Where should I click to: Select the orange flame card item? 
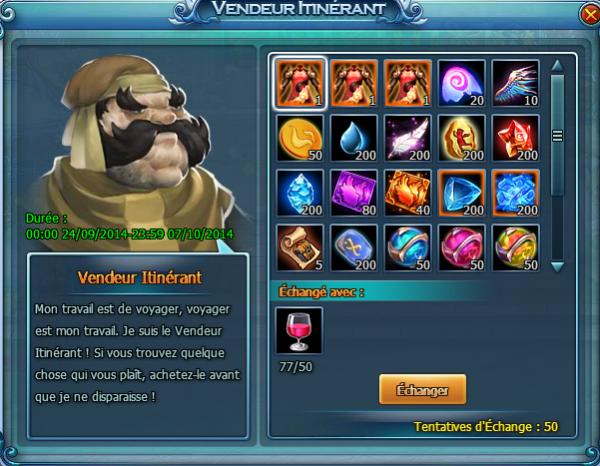pyautogui.click(x=407, y=193)
